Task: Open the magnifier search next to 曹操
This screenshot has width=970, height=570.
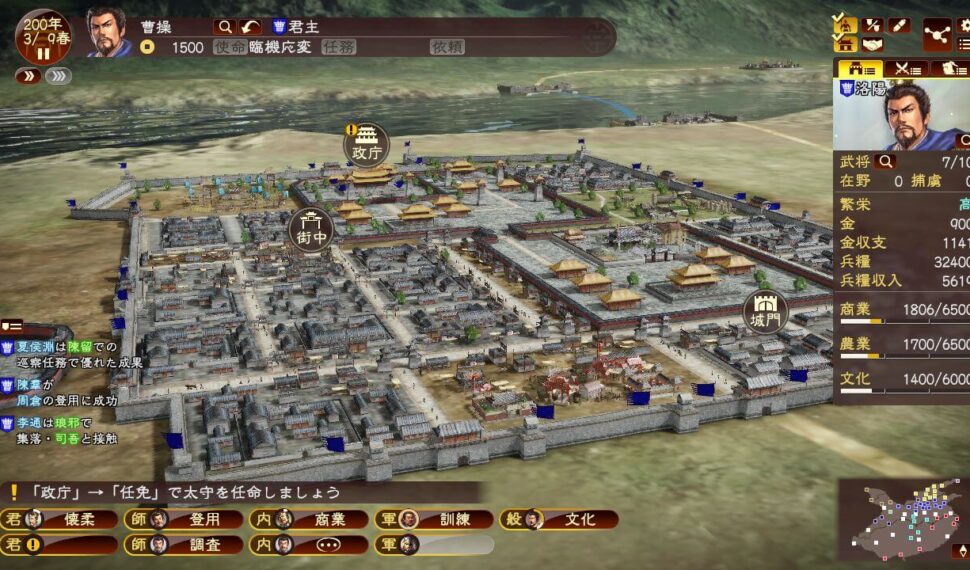Action: point(225,27)
